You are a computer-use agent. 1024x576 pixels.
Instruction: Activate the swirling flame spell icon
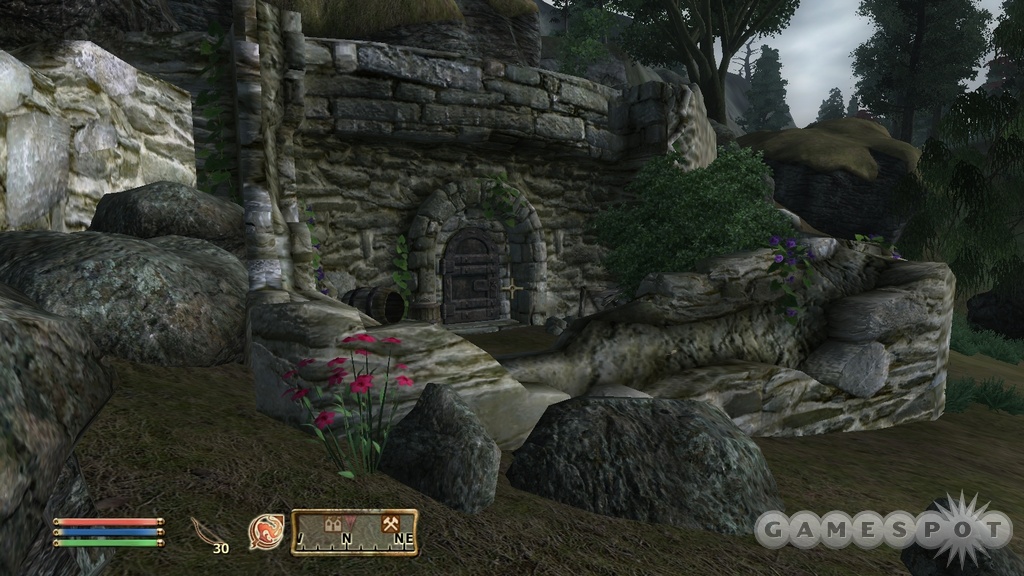tap(266, 531)
